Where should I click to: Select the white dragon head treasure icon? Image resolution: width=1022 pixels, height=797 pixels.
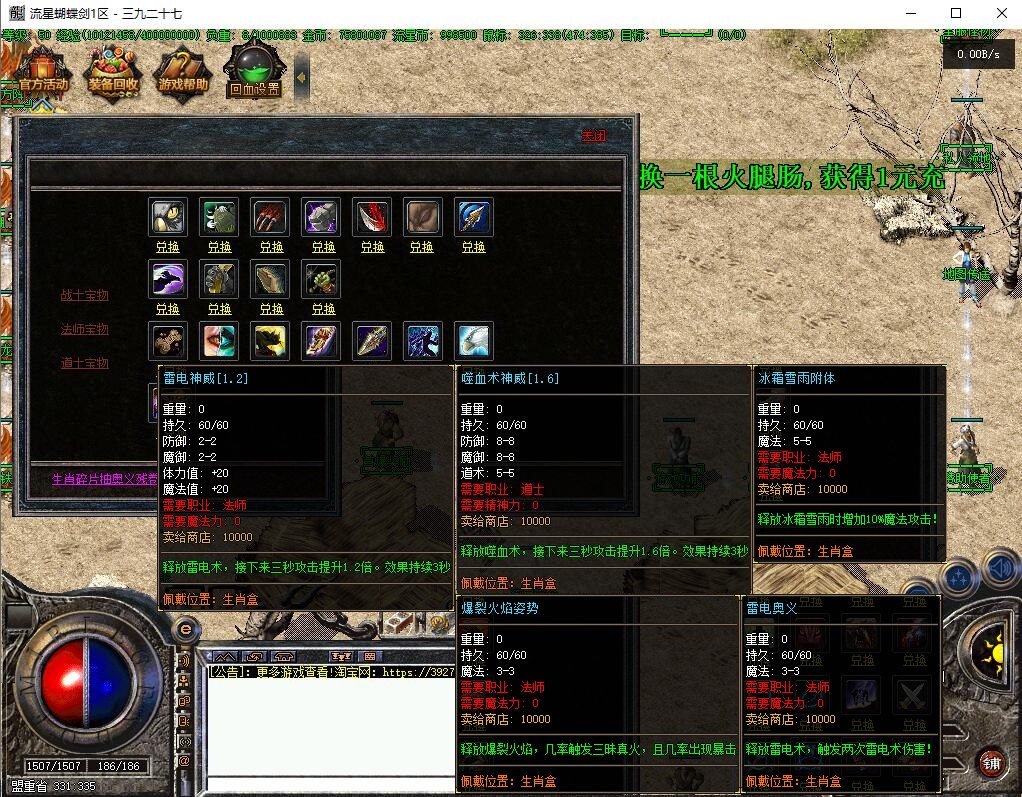click(x=474, y=341)
